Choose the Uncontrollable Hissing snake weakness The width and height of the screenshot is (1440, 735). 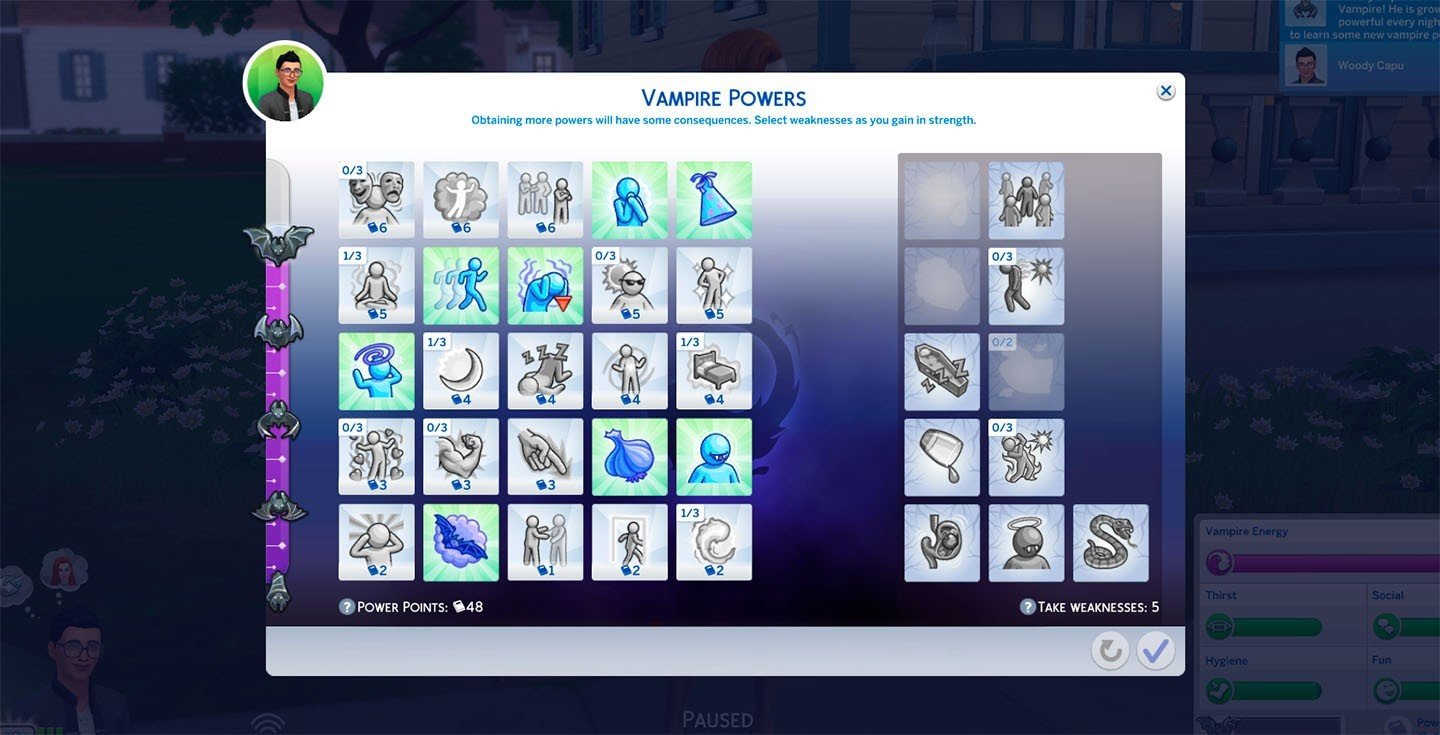coord(1110,542)
